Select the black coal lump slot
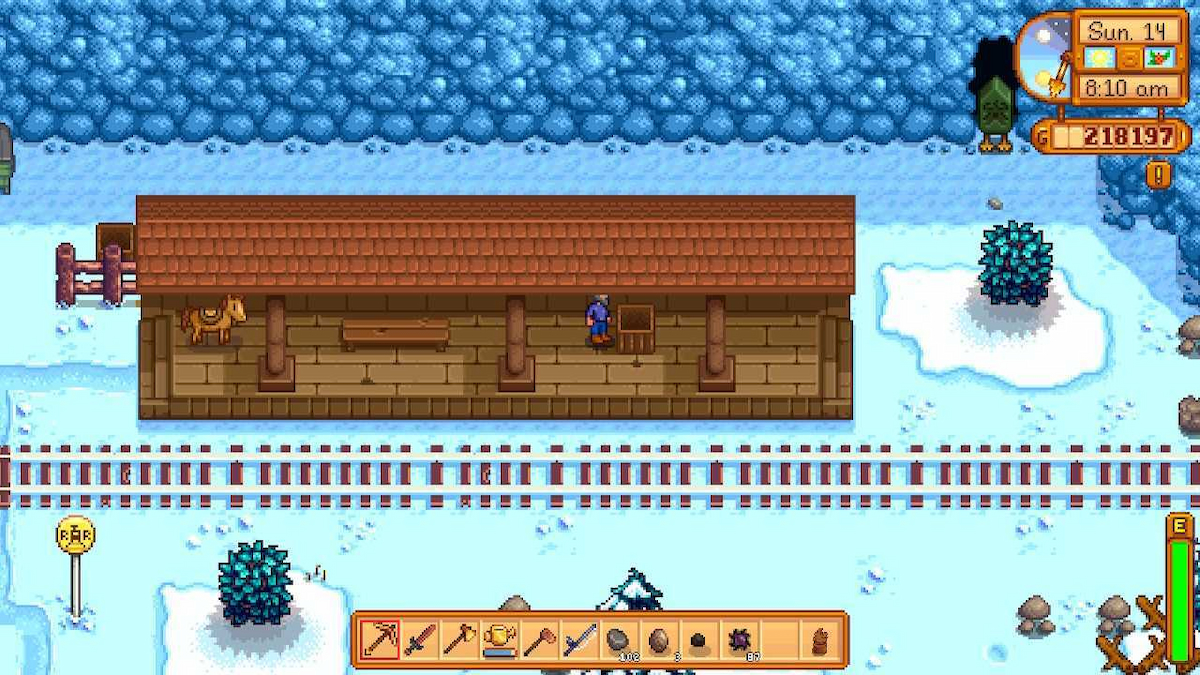 click(x=699, y=640)
